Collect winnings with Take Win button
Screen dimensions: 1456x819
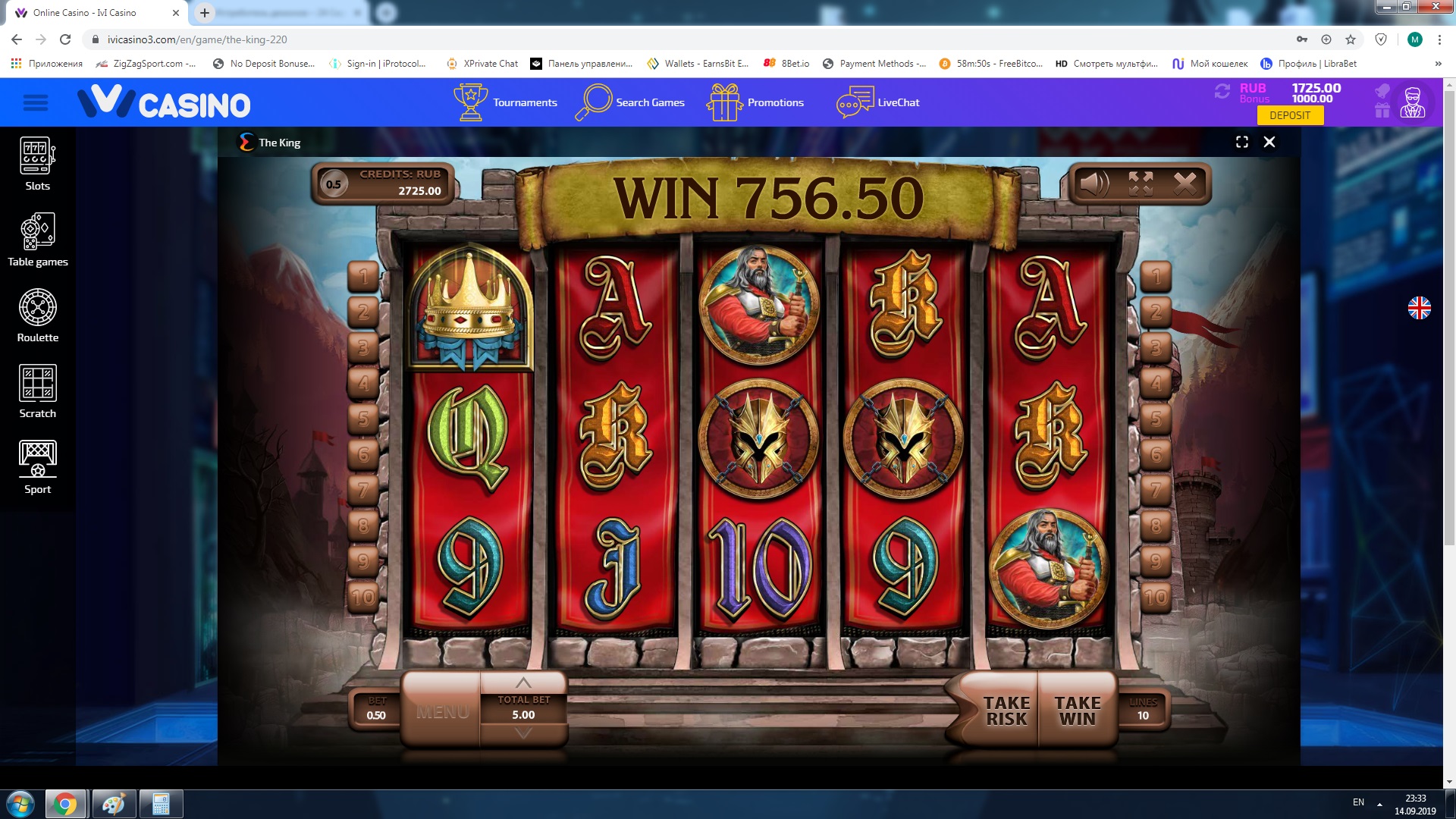coord(1077,711)
